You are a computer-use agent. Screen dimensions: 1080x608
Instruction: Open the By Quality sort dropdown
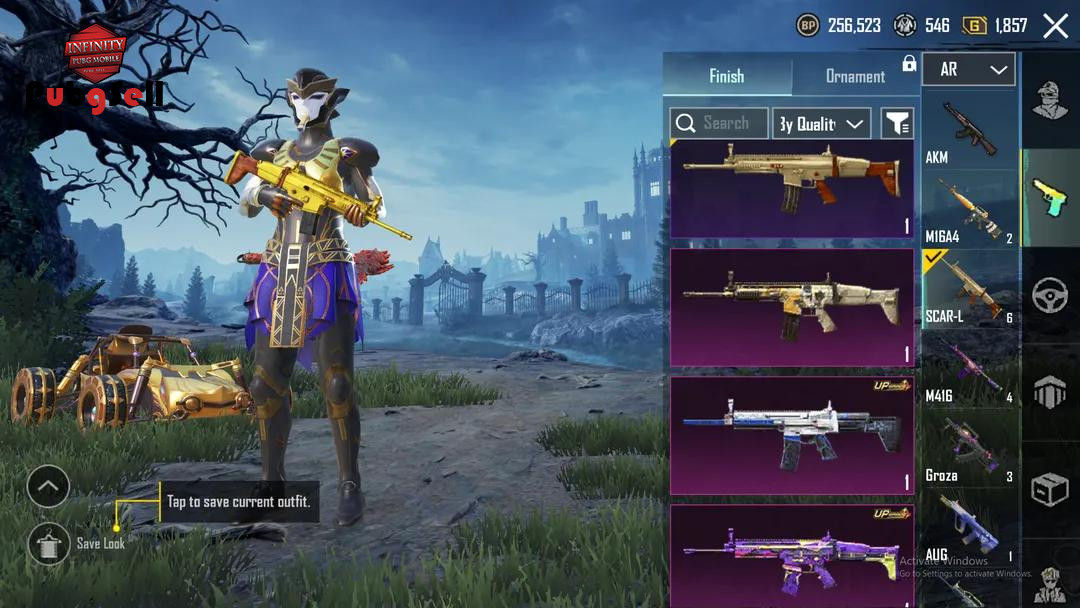pos(821,123)
